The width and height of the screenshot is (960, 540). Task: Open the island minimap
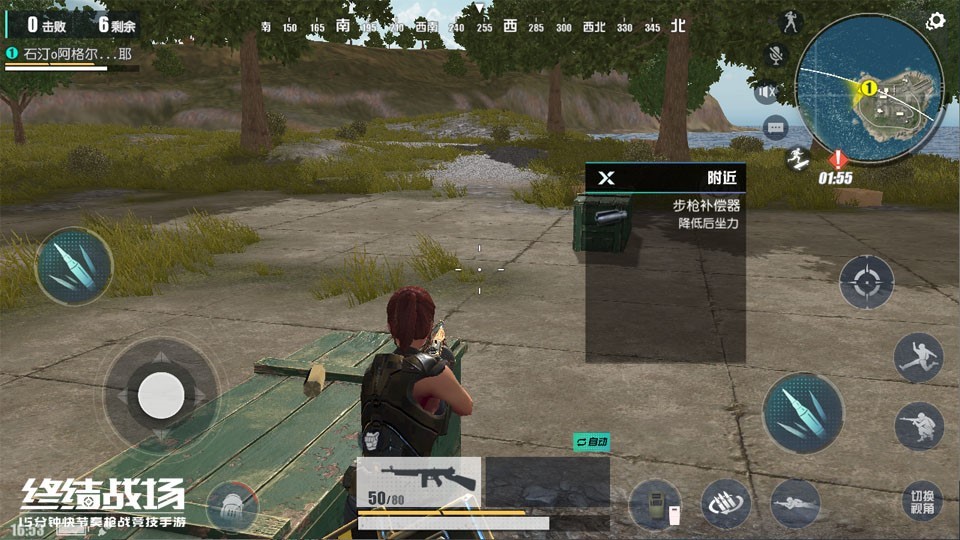click(x=869, y=84)
